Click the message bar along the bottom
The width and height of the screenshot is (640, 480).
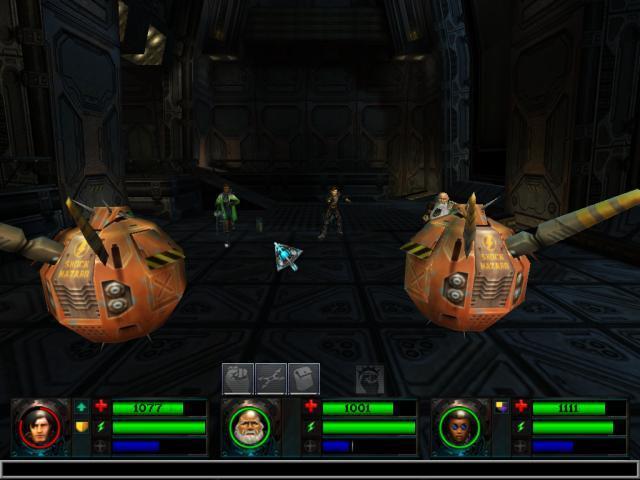[320, 468]
